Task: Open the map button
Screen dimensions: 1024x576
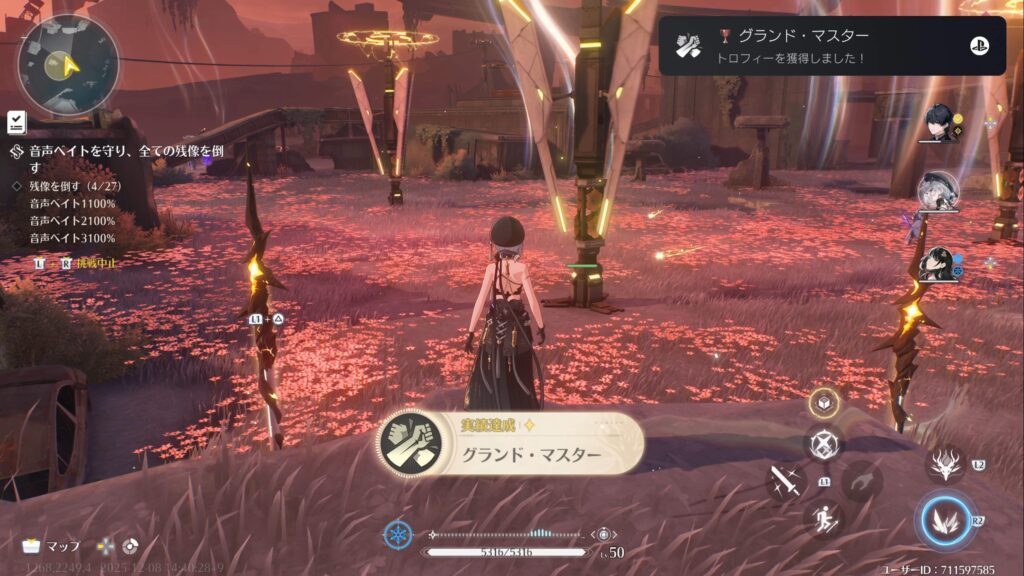Action: pos(52,546)
